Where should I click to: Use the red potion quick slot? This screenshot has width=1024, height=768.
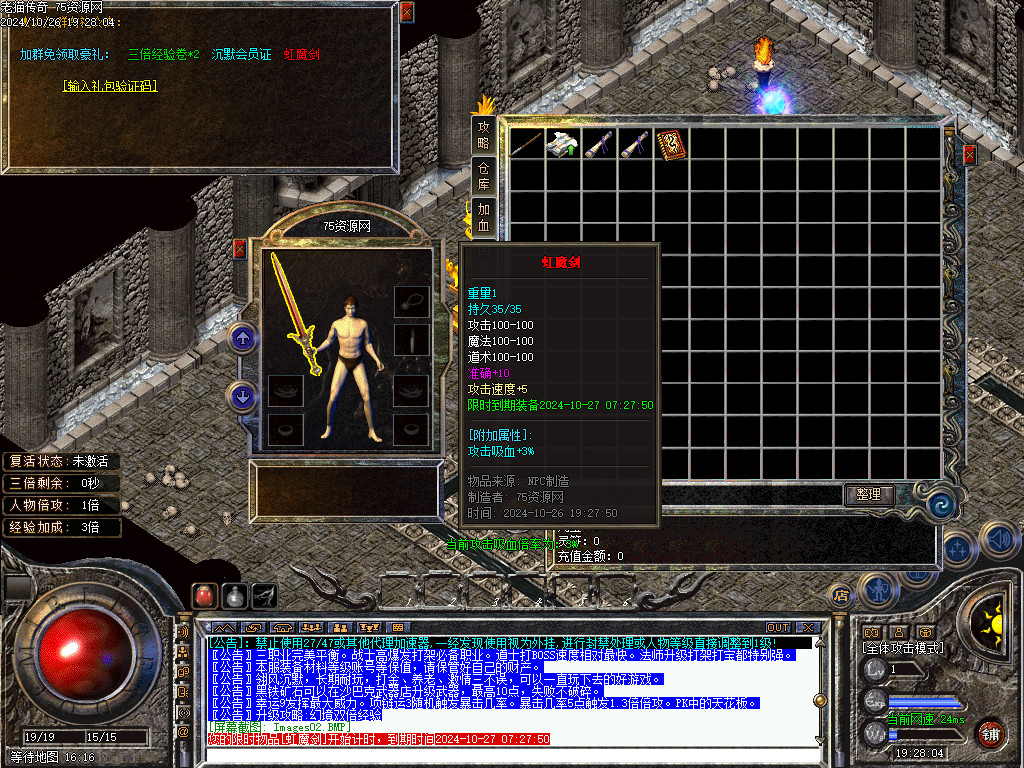204,596
